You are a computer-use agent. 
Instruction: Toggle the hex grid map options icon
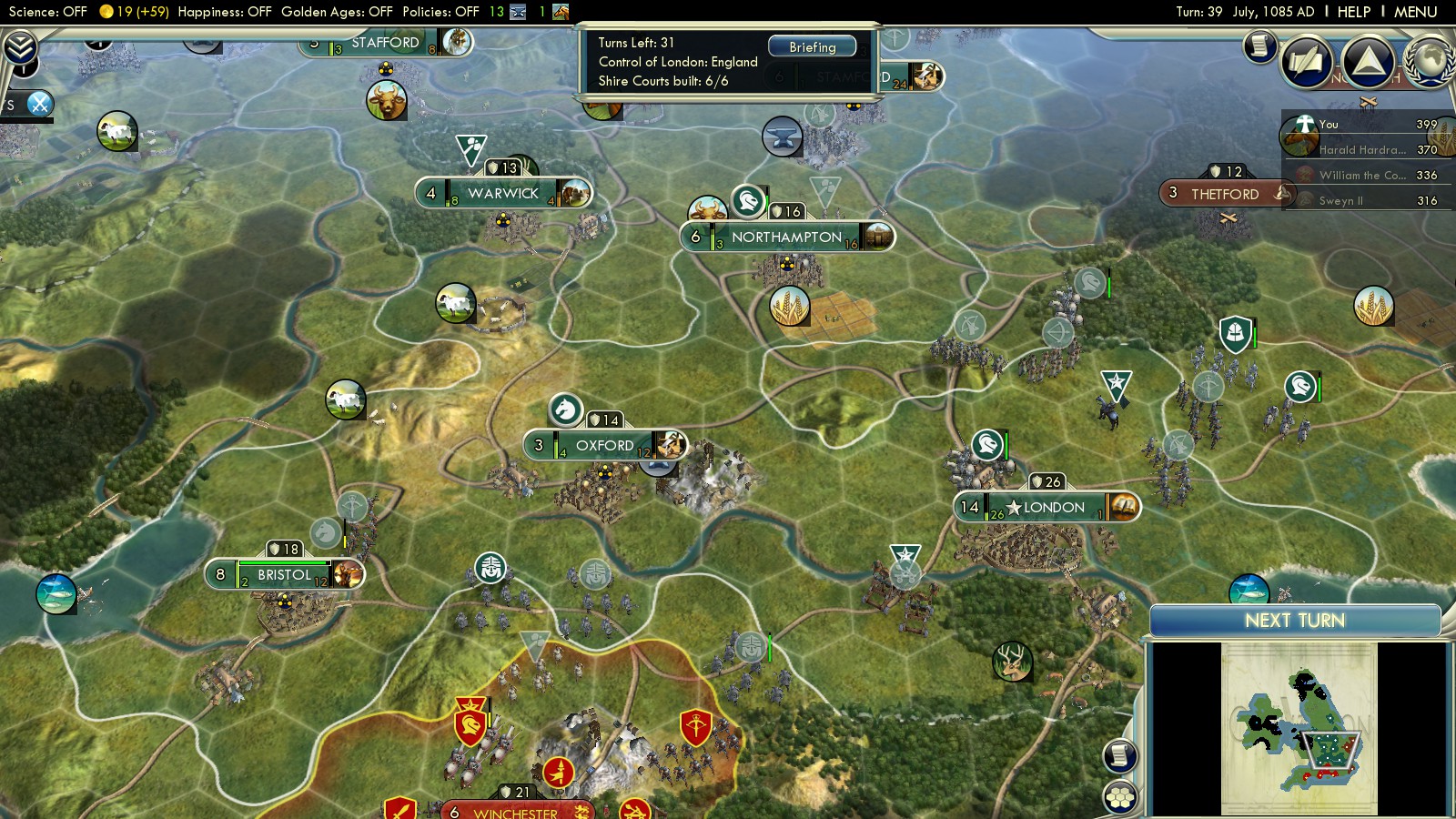click(x=1120, y=797)
